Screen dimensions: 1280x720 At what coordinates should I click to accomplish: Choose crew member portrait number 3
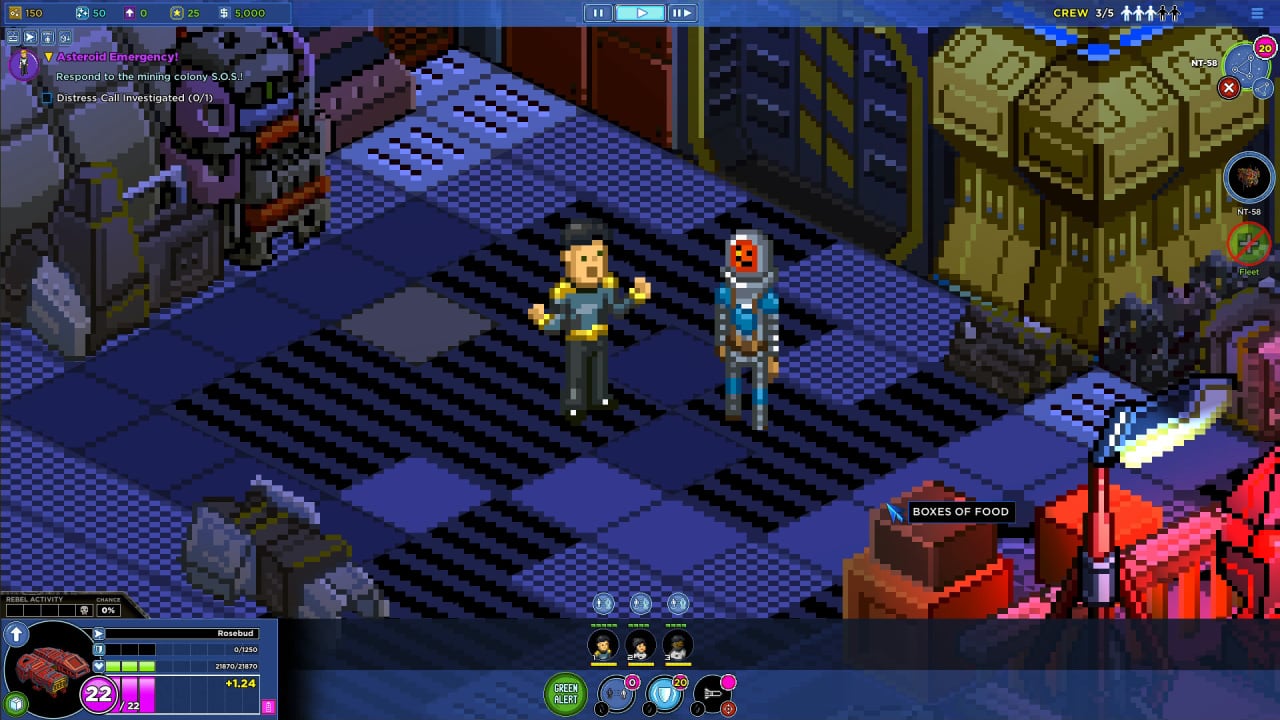677,645
